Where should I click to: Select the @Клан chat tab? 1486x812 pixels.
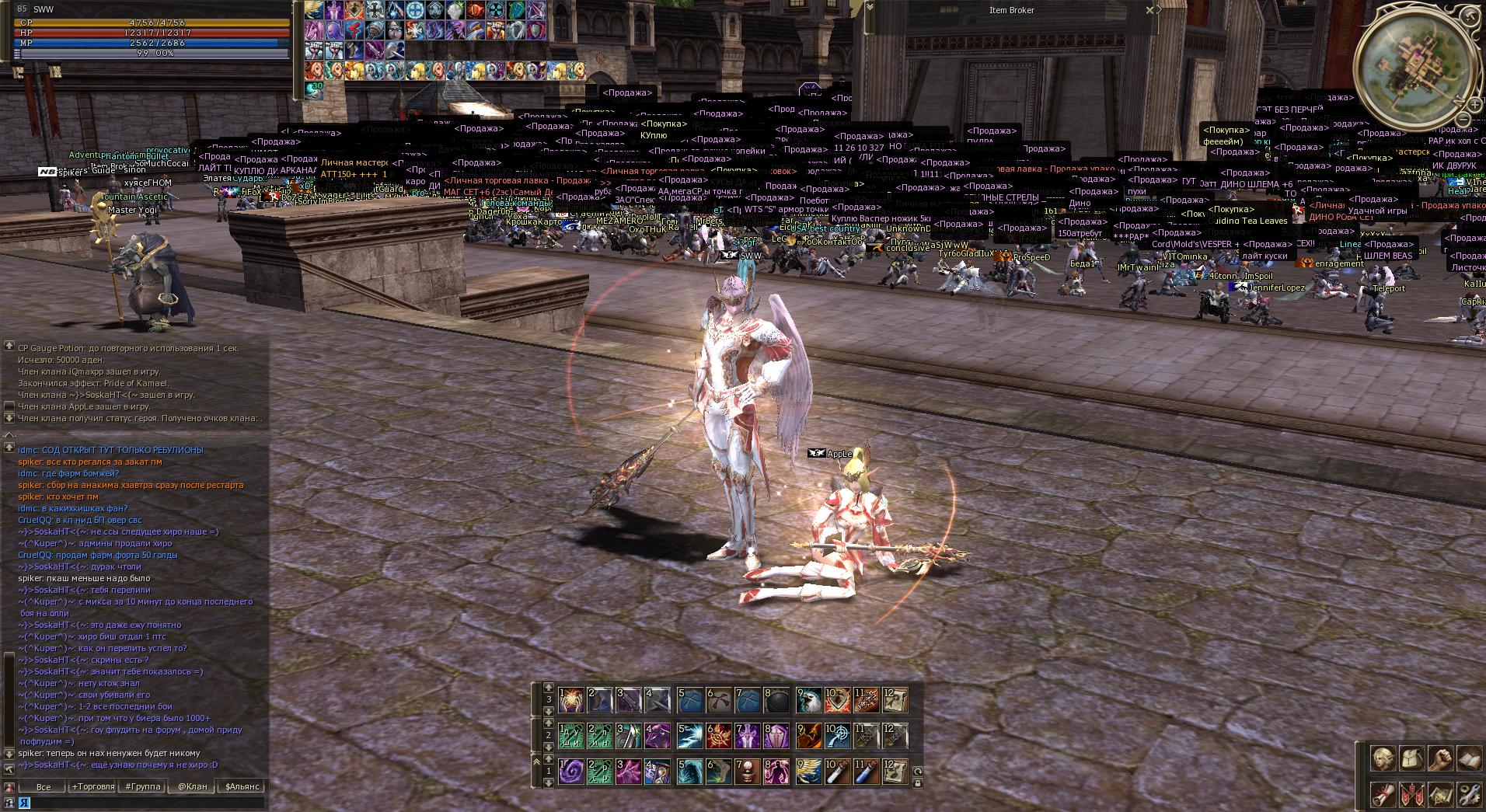(192, 786)
